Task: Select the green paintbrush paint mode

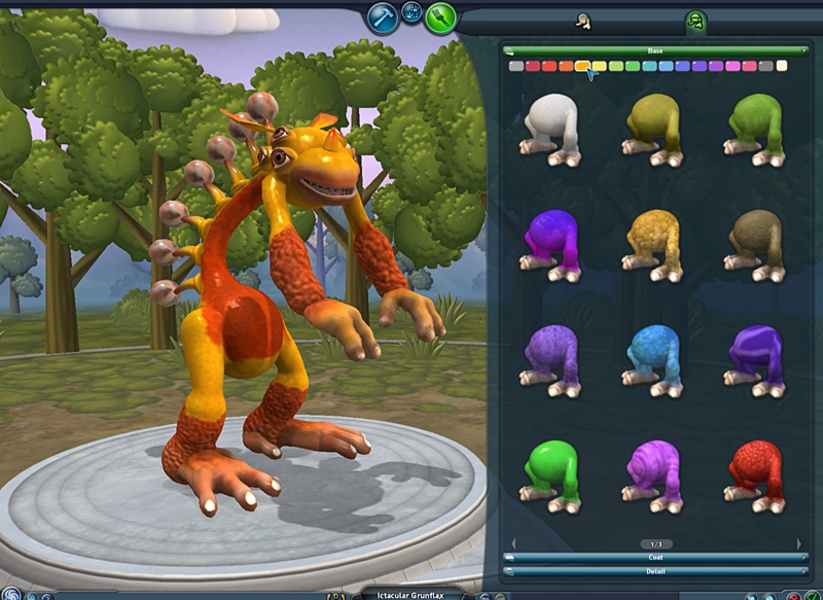Action: 440,17
